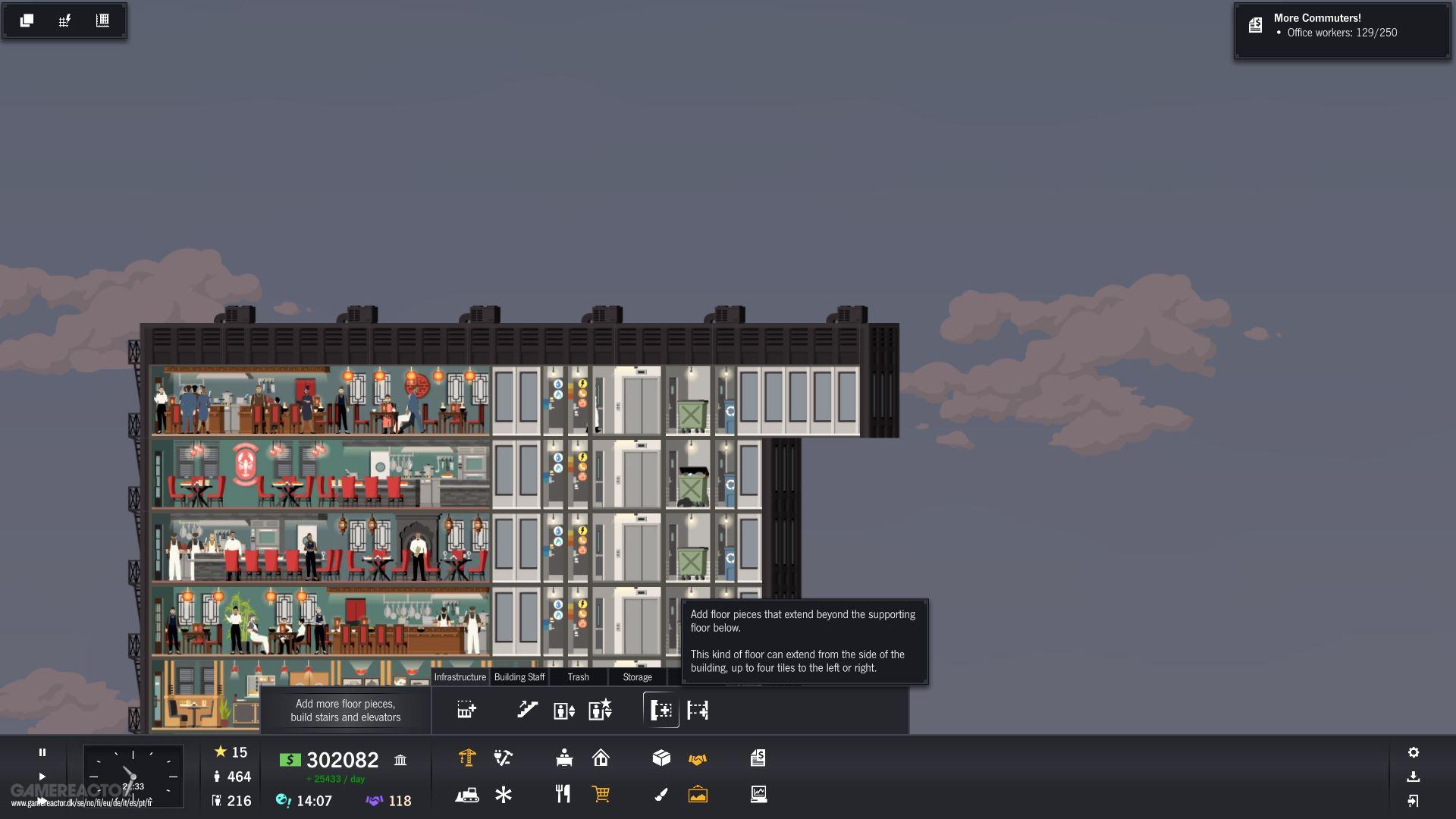This screenshot has height=819, width=1456.
Task: Open the Offices tenant menu
Action: (563, 758)
